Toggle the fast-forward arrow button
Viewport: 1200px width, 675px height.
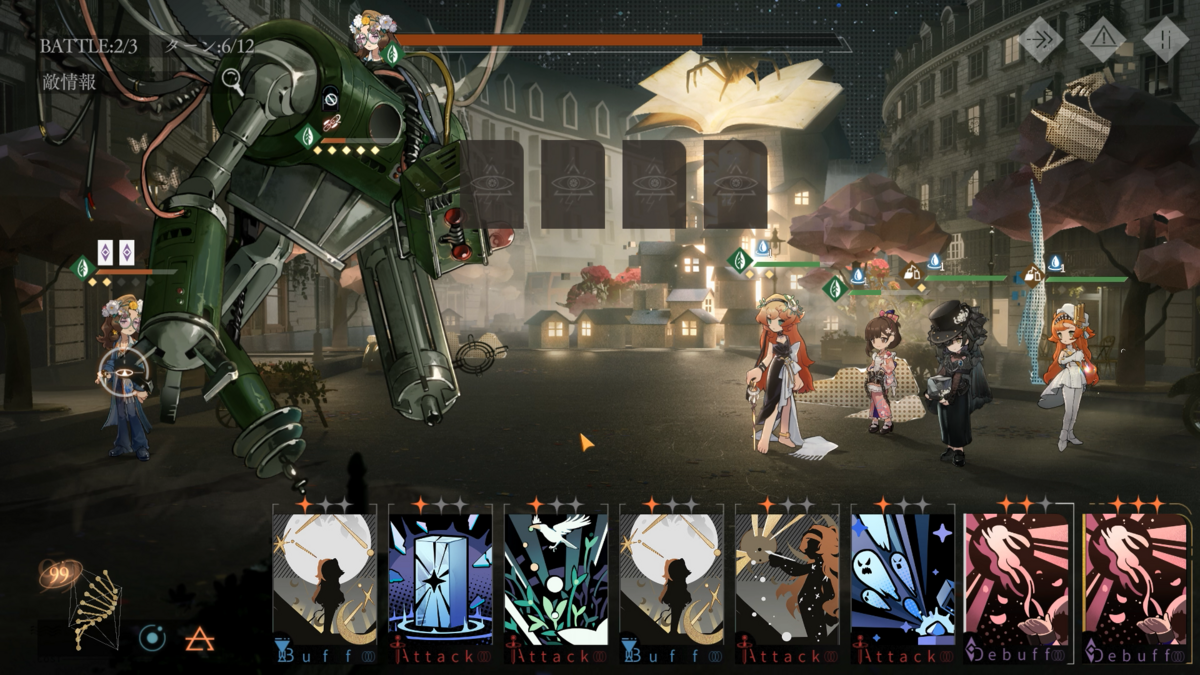tap(1040, 39)
